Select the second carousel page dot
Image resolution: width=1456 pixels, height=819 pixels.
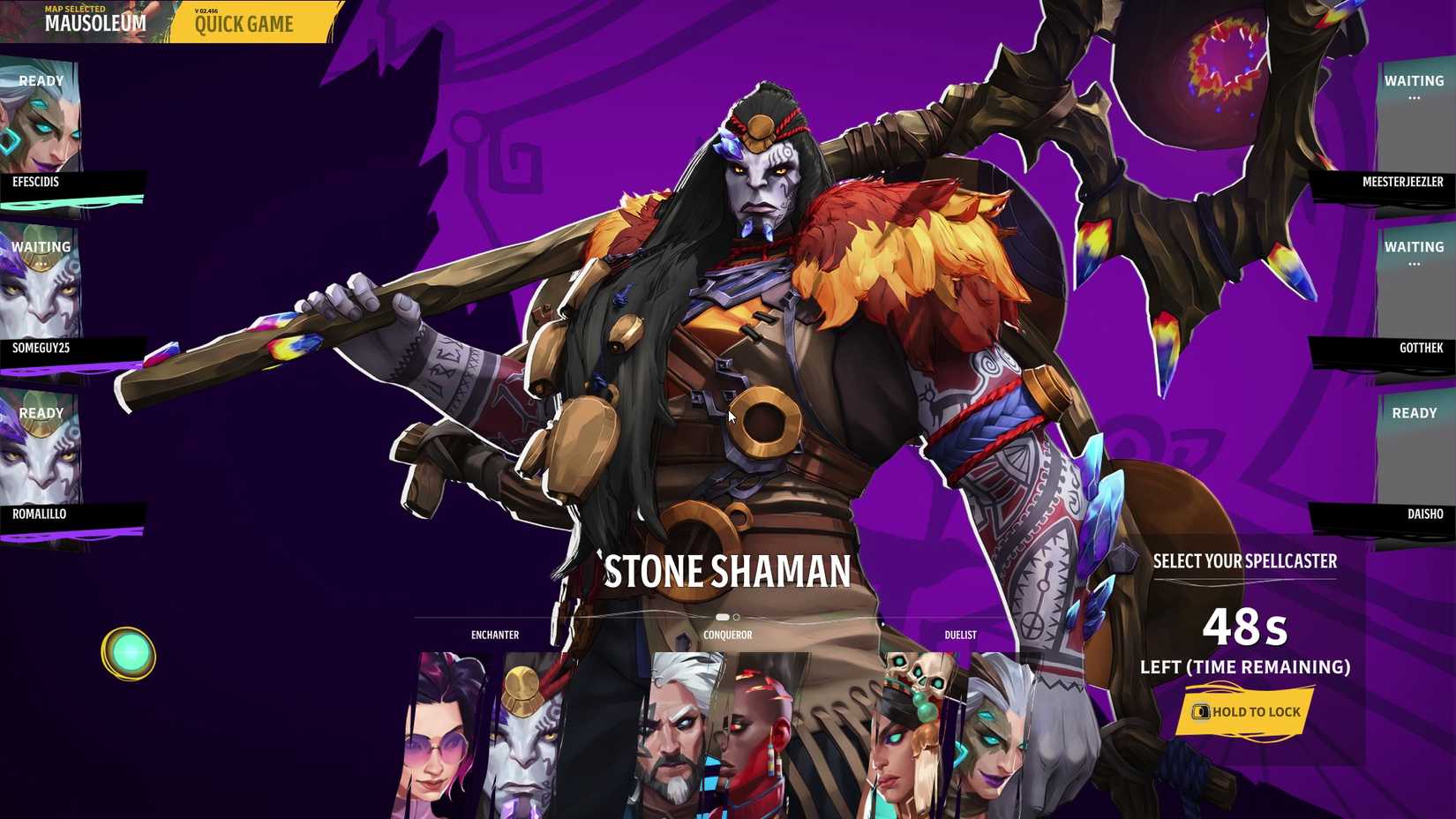click(738, 617)
